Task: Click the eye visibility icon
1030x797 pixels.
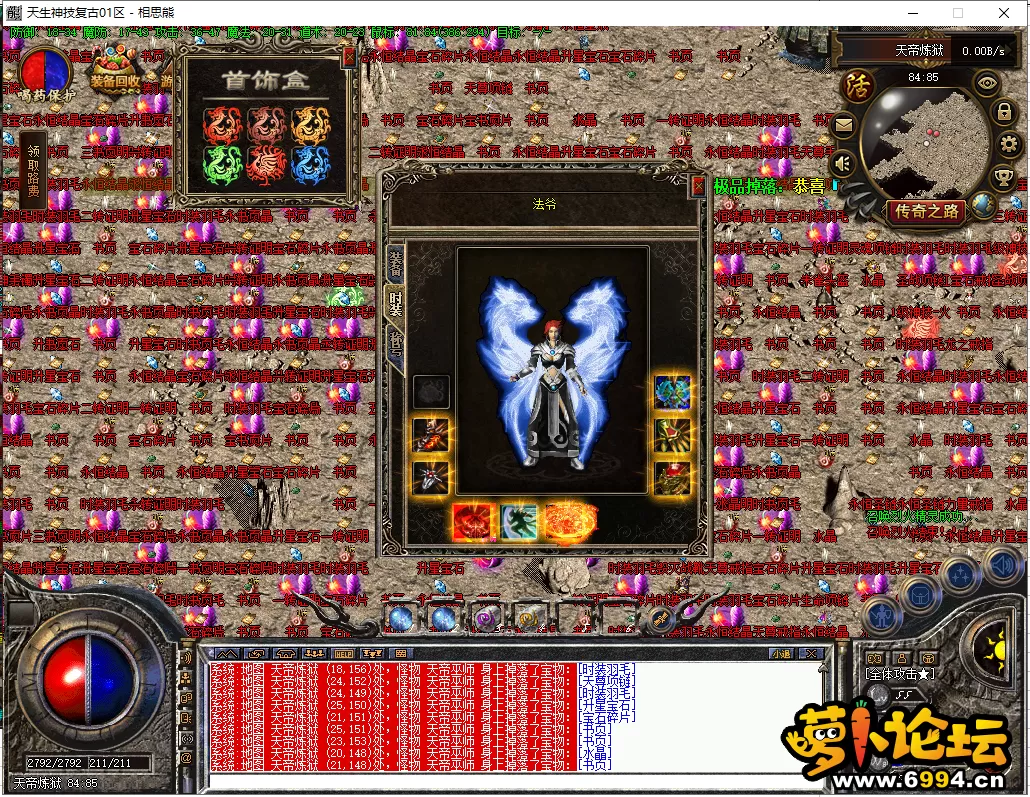Action: tap(987, 84)
